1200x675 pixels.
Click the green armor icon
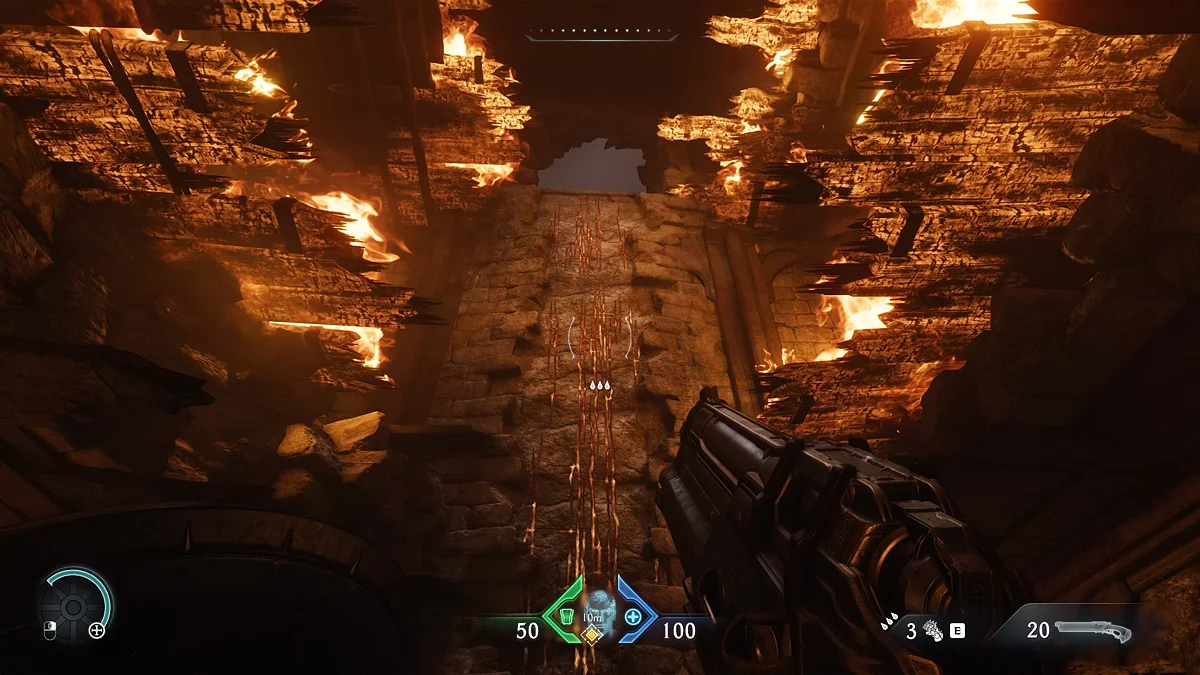point(566,616)
